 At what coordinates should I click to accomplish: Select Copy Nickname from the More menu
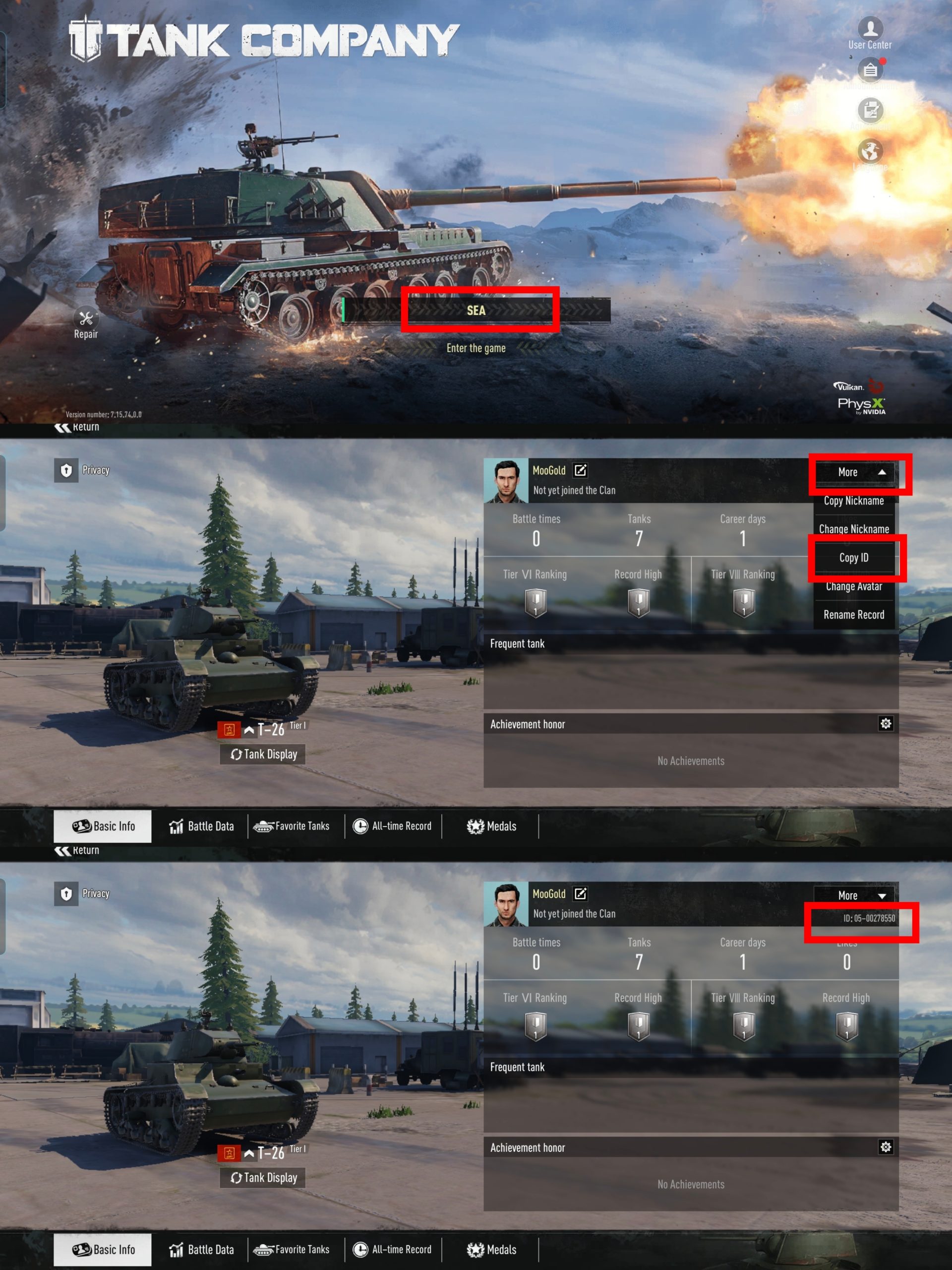[854, 501]
